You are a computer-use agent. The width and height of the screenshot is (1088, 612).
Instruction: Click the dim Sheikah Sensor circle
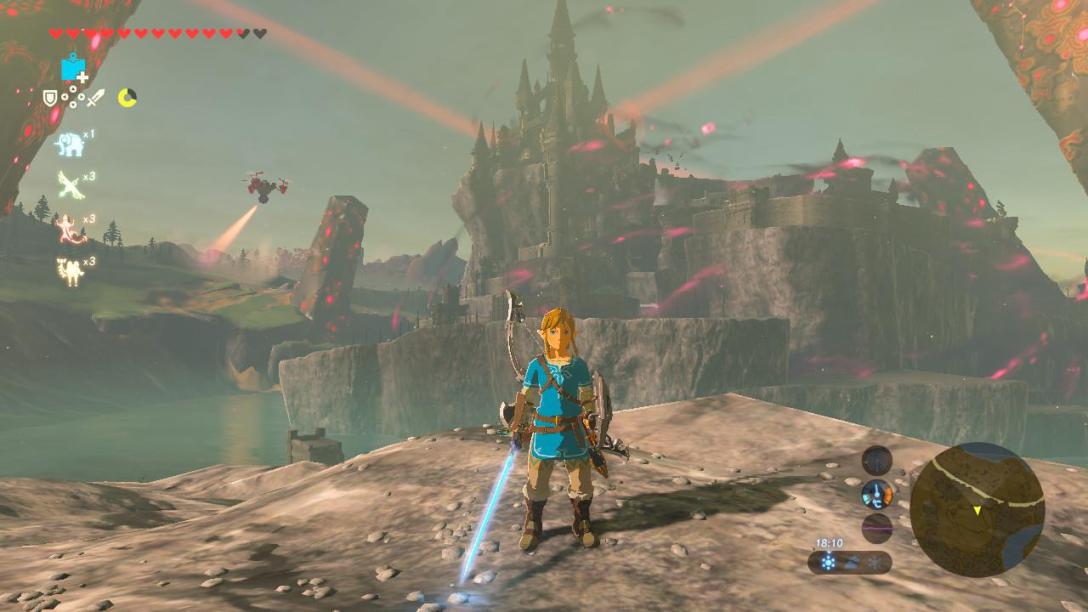pyautogui.click(x=877, y=460)
